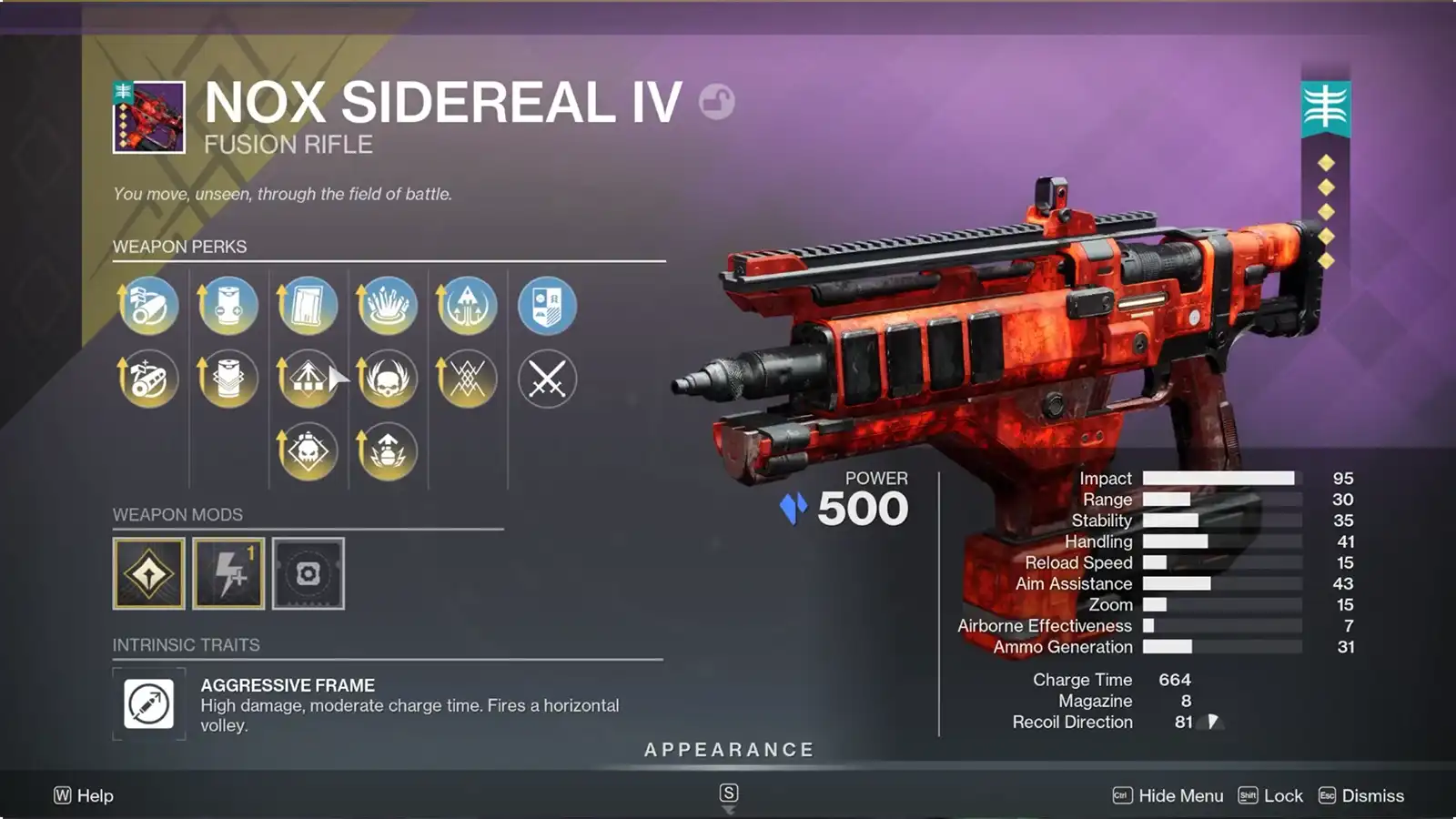Screen dimensions: 1456x819
Task: Click Hide Menu in the bottom bar
Action: [1179, 795]
